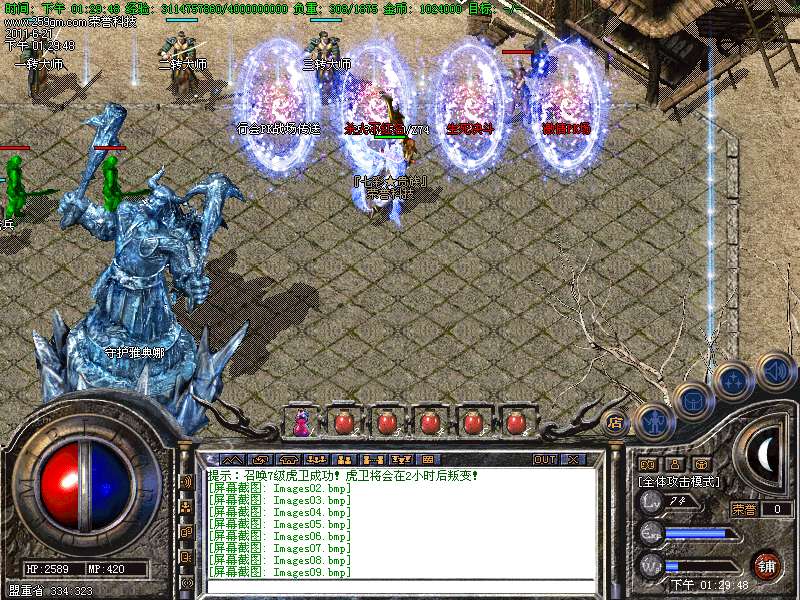
Task: Toggle the sound-wave chat filter on chat side
Action: click(x=186, y=482)
